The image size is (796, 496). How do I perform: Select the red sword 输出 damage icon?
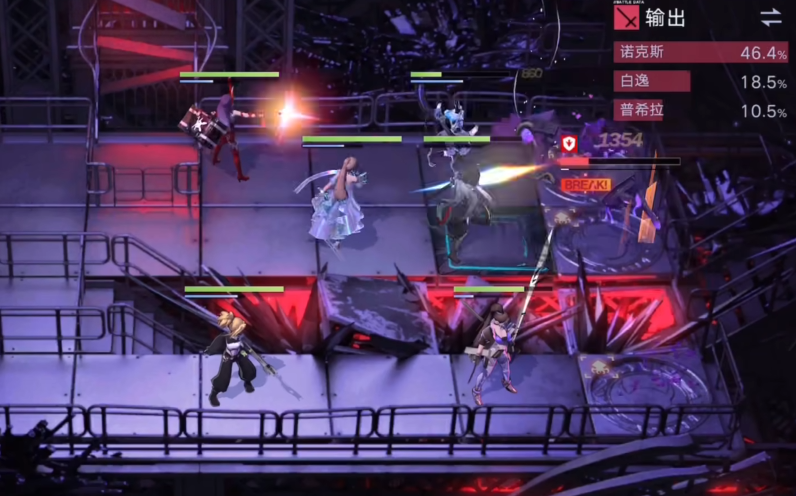626,17
